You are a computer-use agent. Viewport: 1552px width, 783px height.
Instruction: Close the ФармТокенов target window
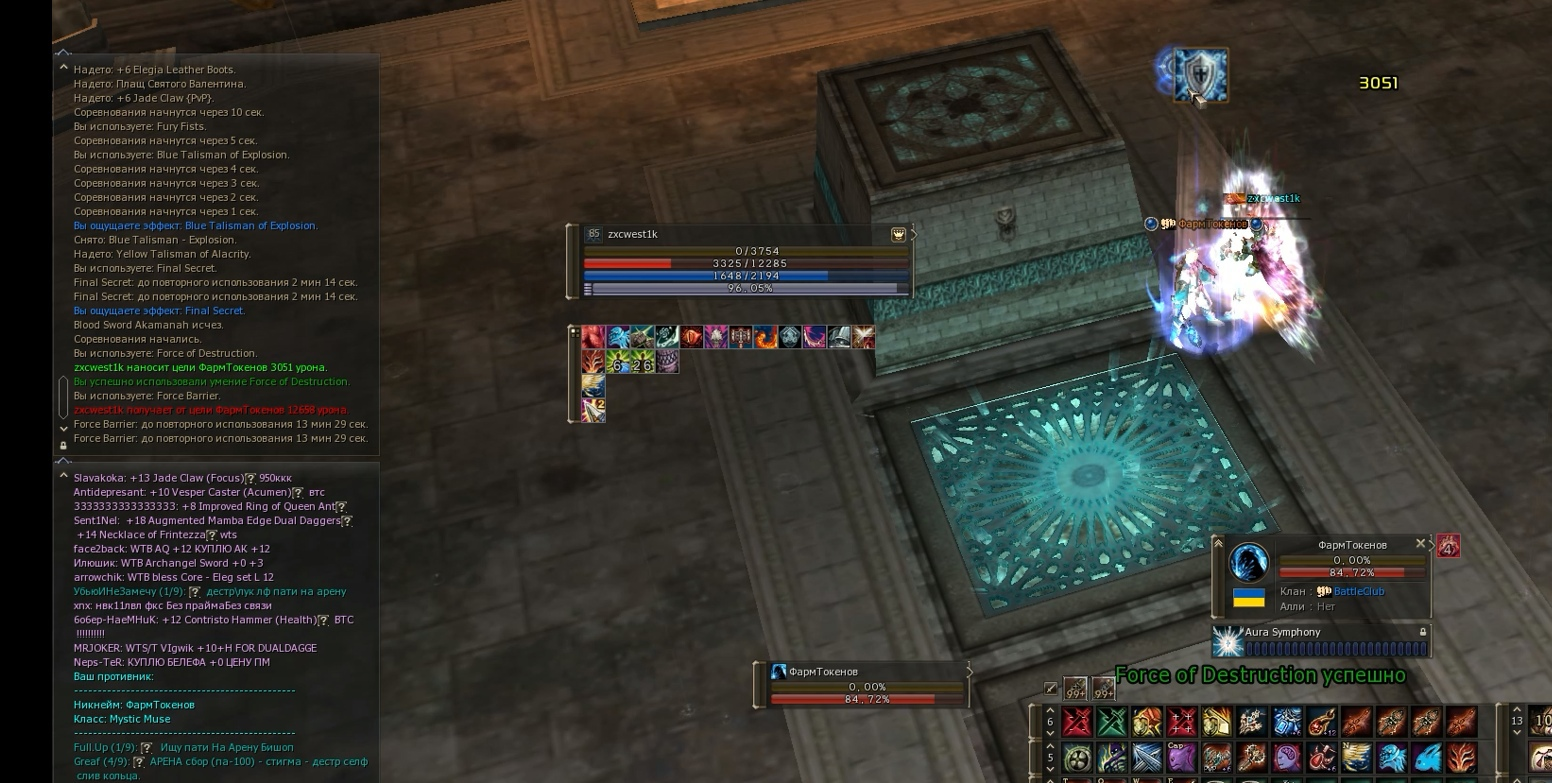[1420, 544]
